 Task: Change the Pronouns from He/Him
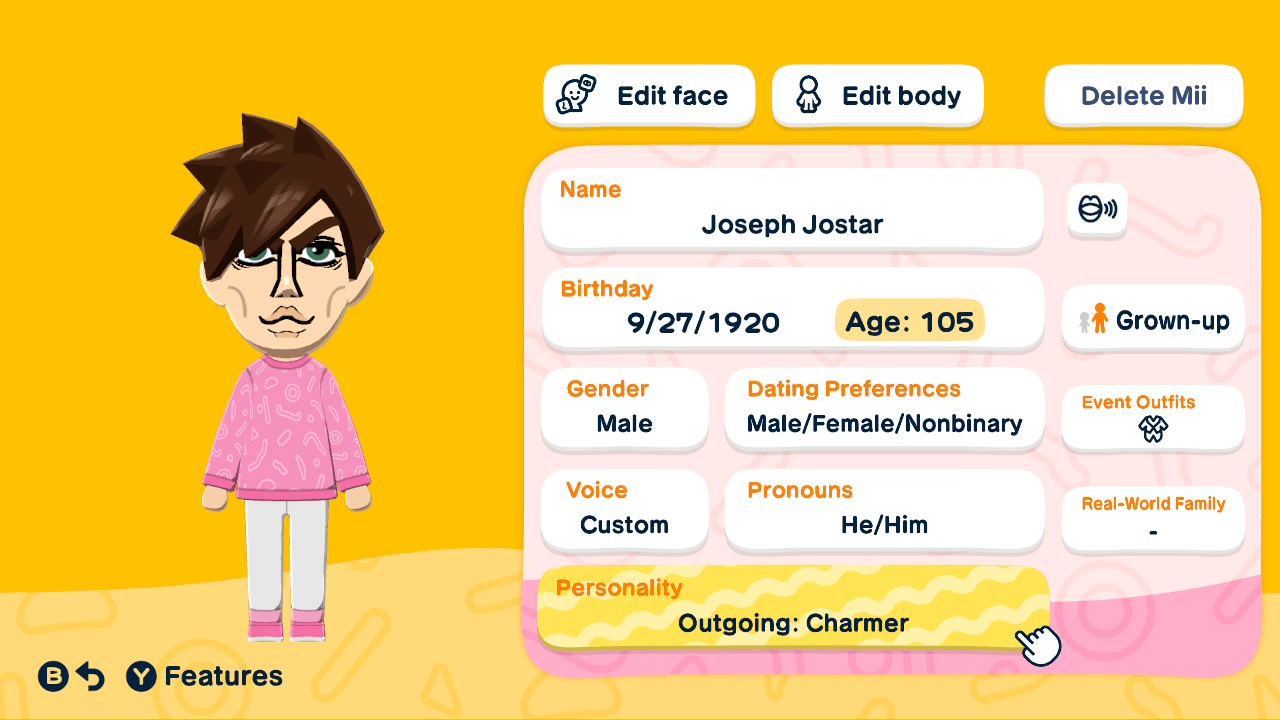[x=884, y=510]
